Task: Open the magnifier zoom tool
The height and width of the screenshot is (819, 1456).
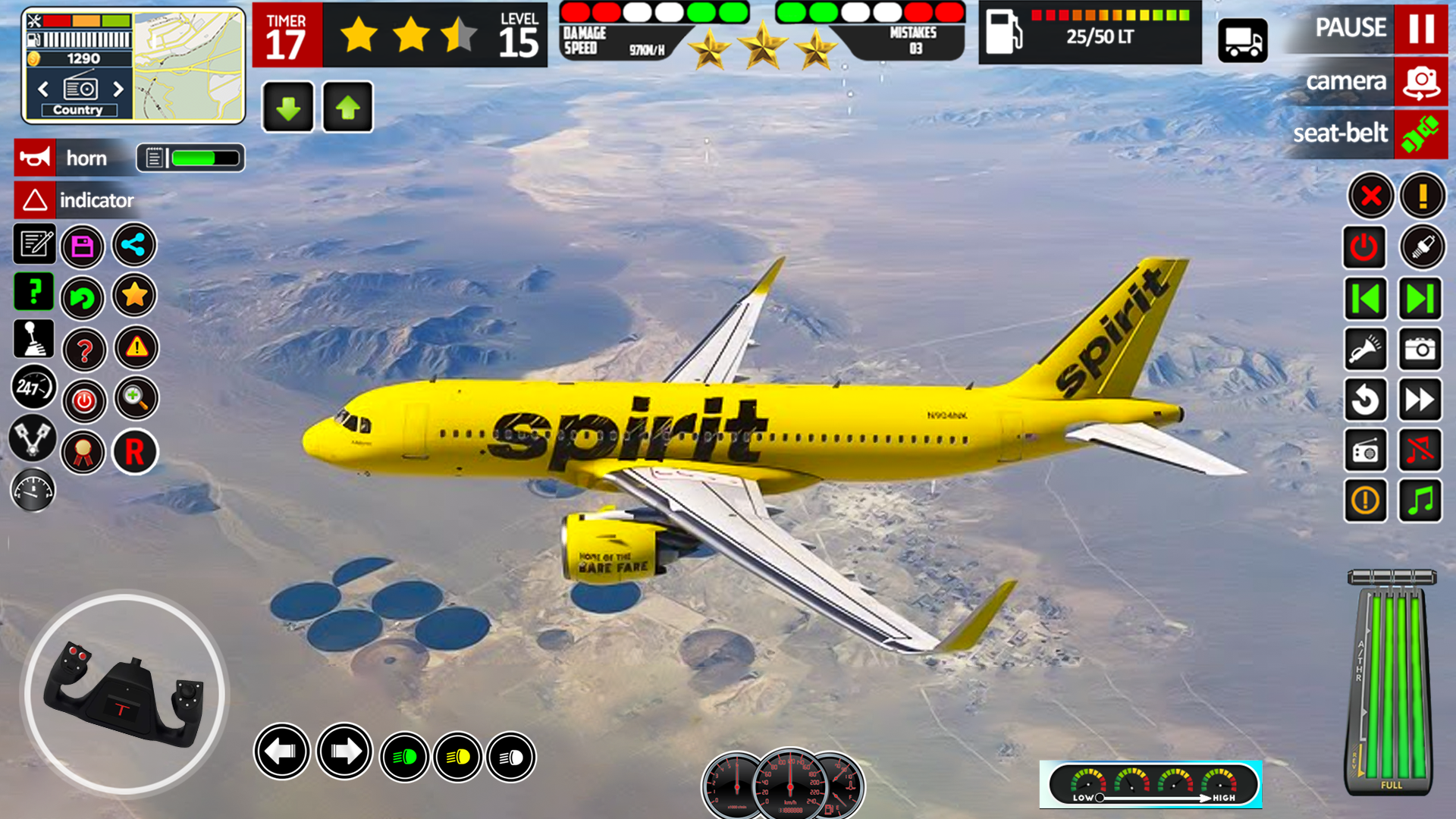Action: 135,400
